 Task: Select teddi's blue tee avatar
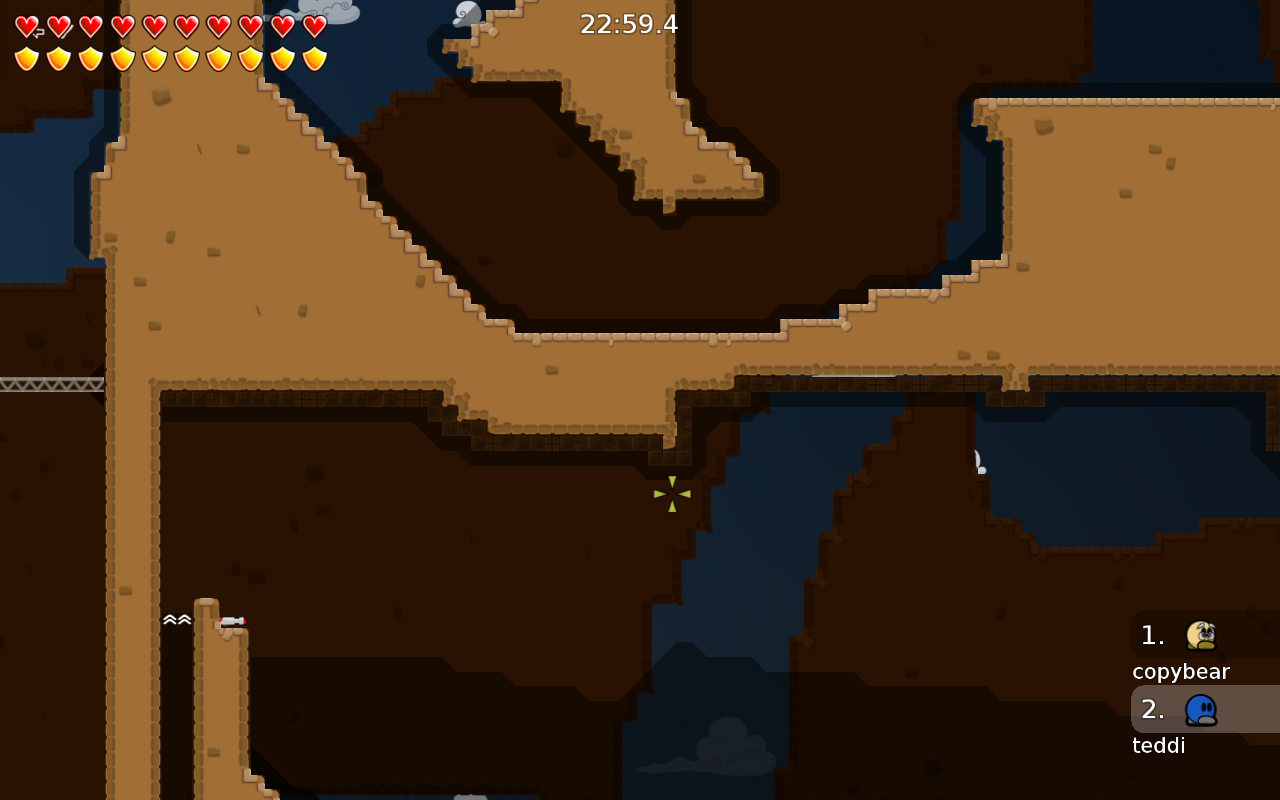pos(1203,708)
